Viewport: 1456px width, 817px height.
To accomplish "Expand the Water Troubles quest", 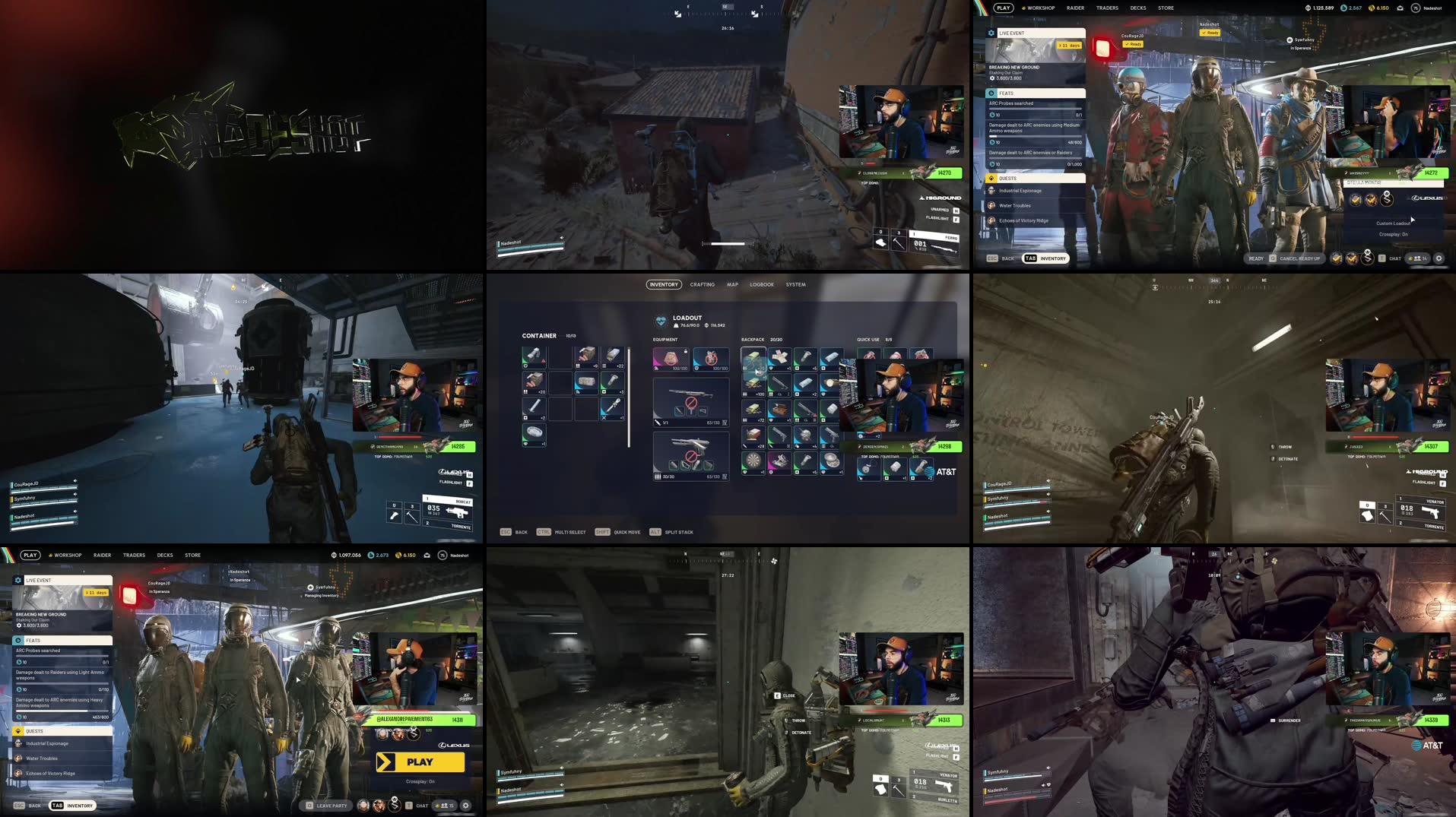I will pyautogui.click(x=1014, y=206).
